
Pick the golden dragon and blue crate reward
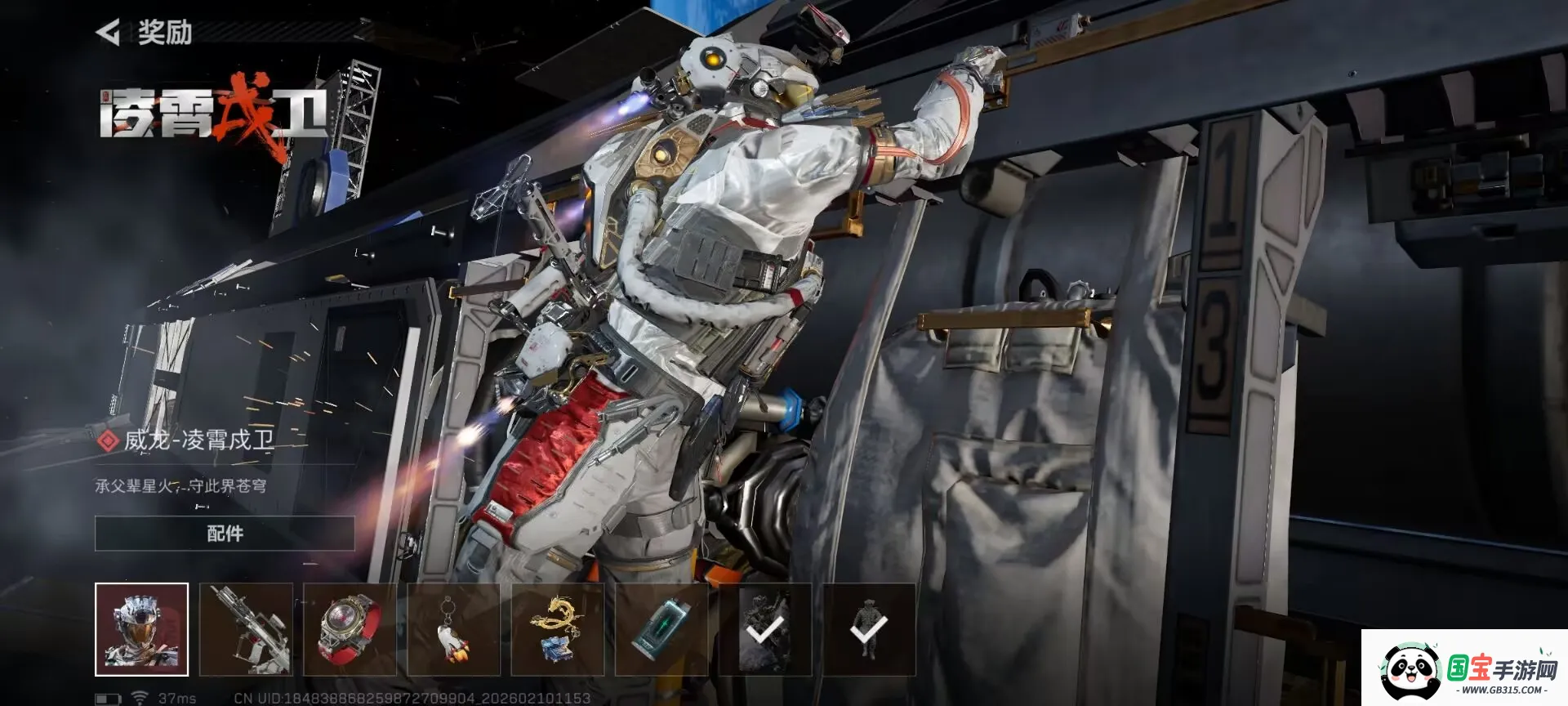coord(558,629)
